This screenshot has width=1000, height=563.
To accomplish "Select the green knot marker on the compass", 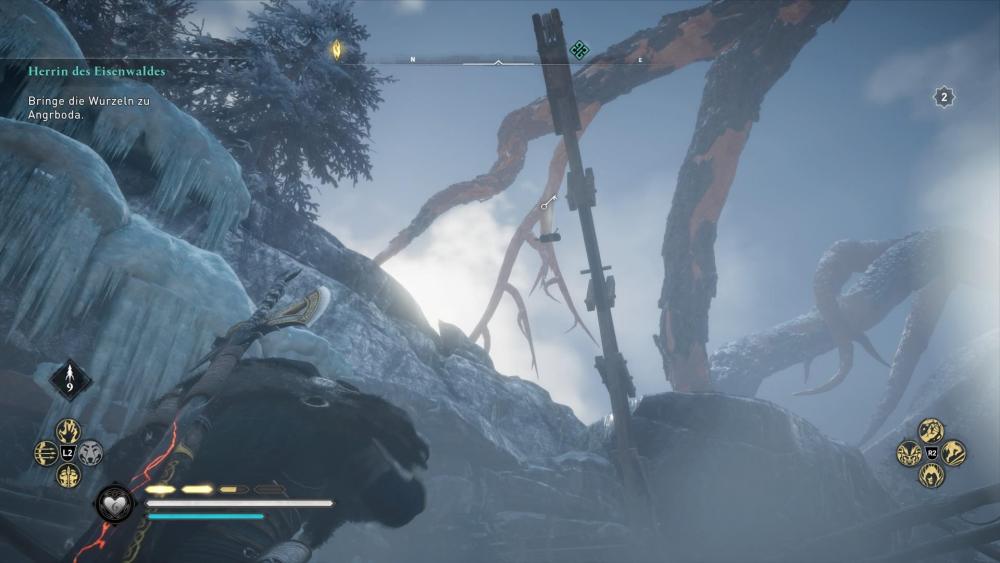I will coord(578,49).
